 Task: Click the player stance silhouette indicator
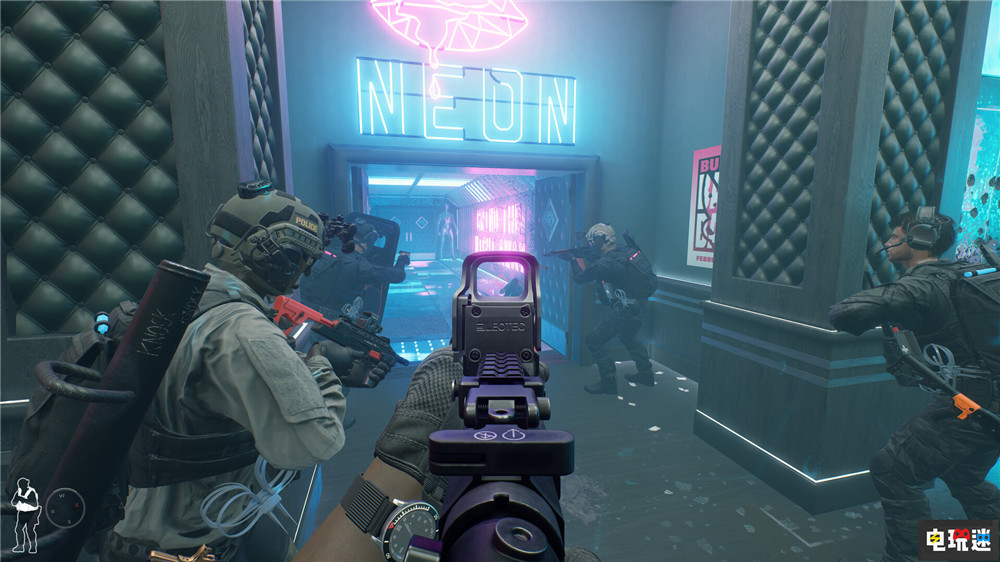pos(24,514)
